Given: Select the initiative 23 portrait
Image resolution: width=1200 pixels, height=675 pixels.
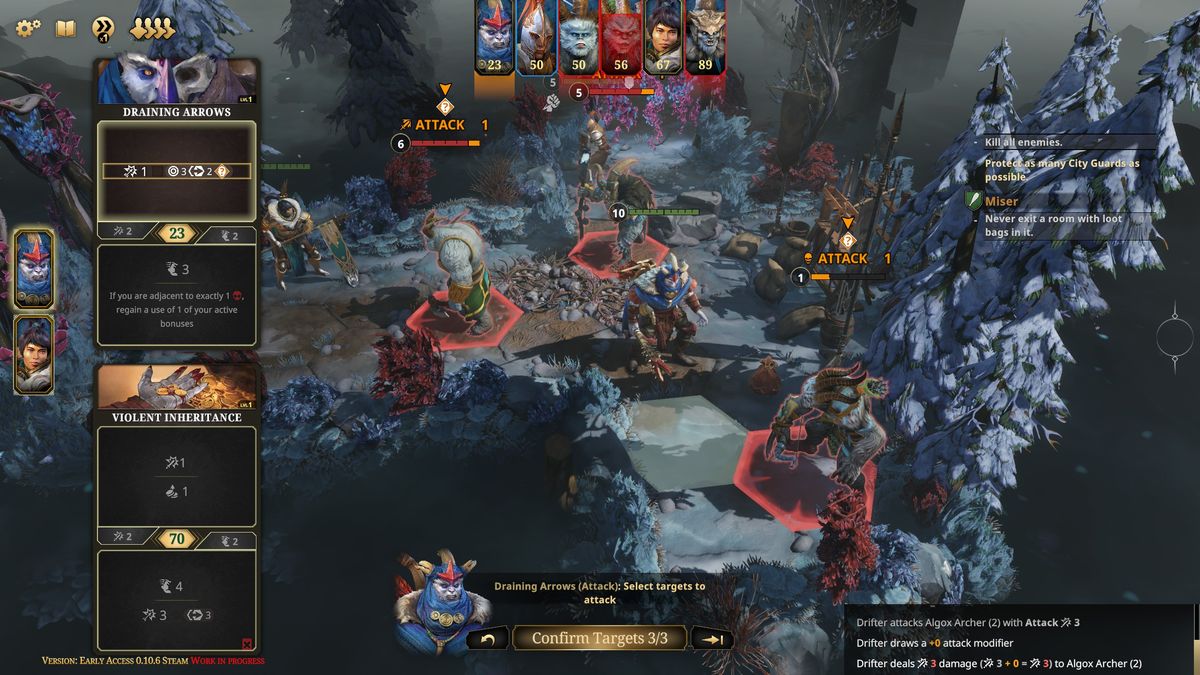Looking at the screenshot, I should 494,36.
